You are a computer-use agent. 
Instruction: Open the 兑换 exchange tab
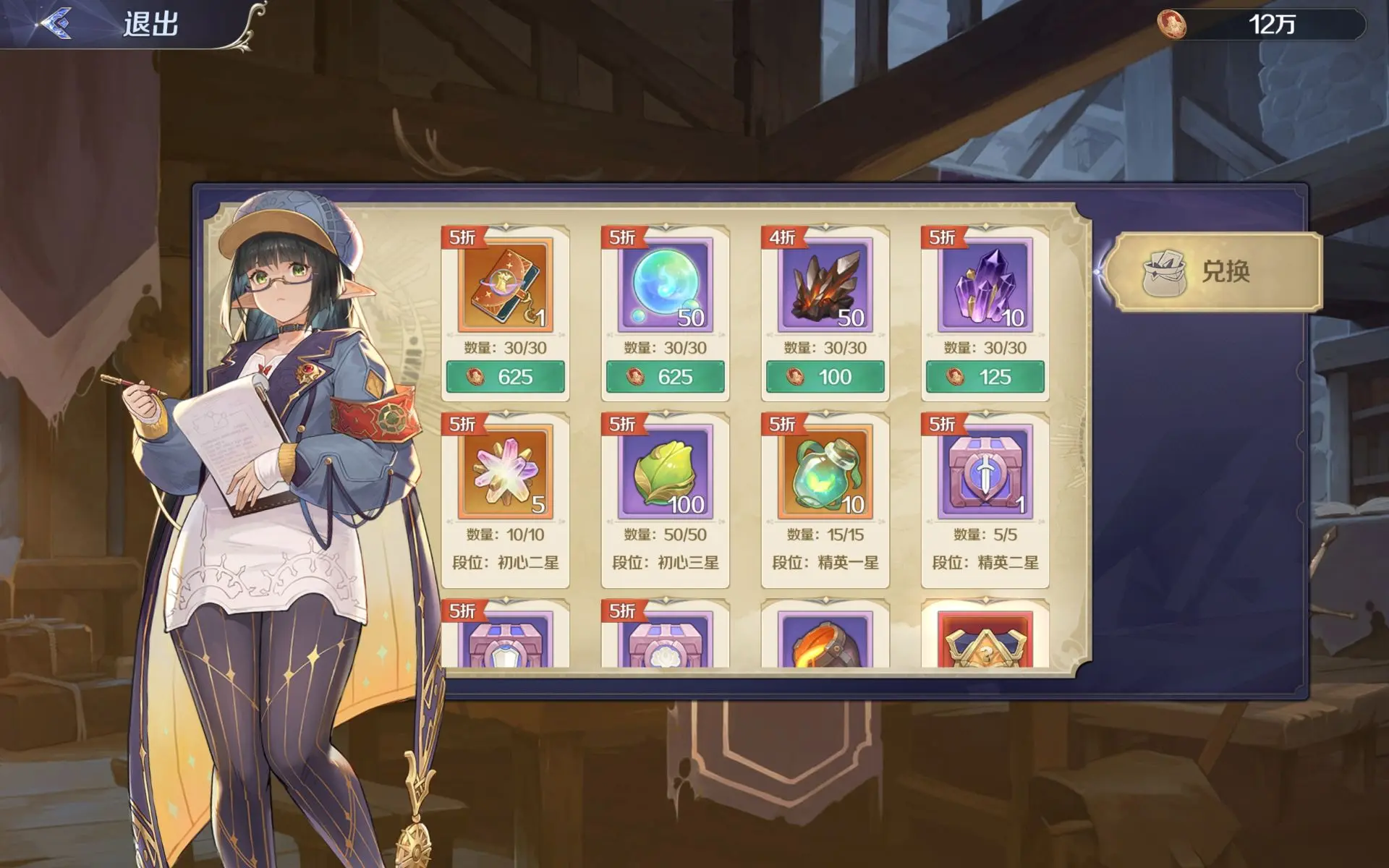1214,272
